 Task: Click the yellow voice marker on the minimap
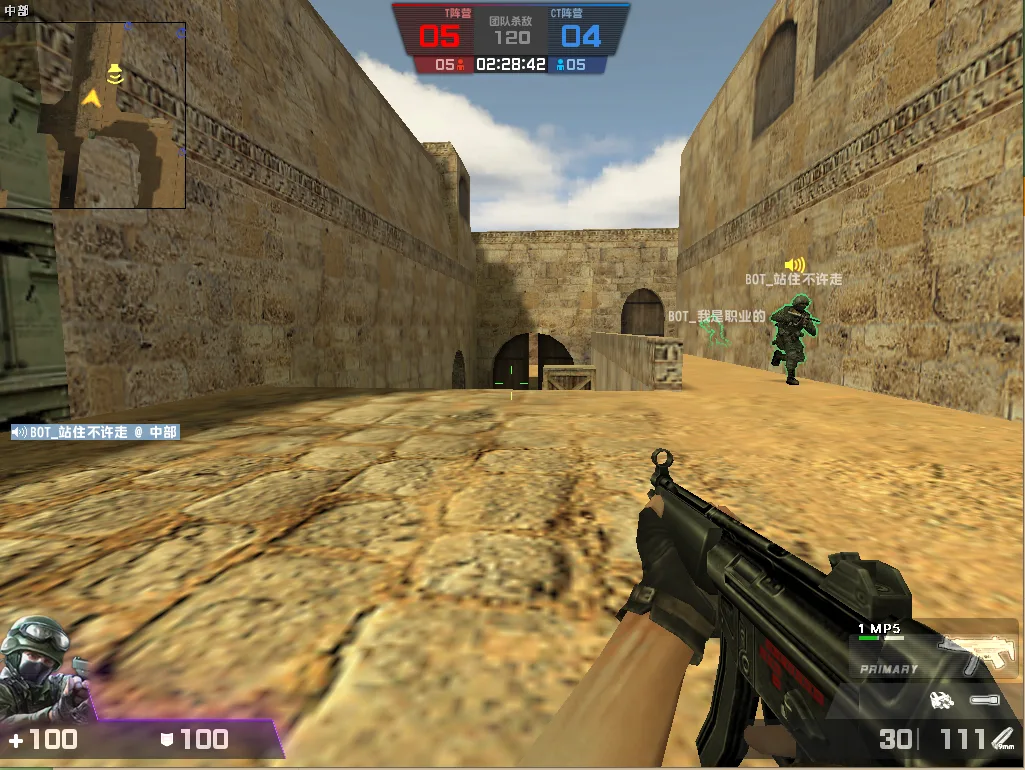coord(115,73)
